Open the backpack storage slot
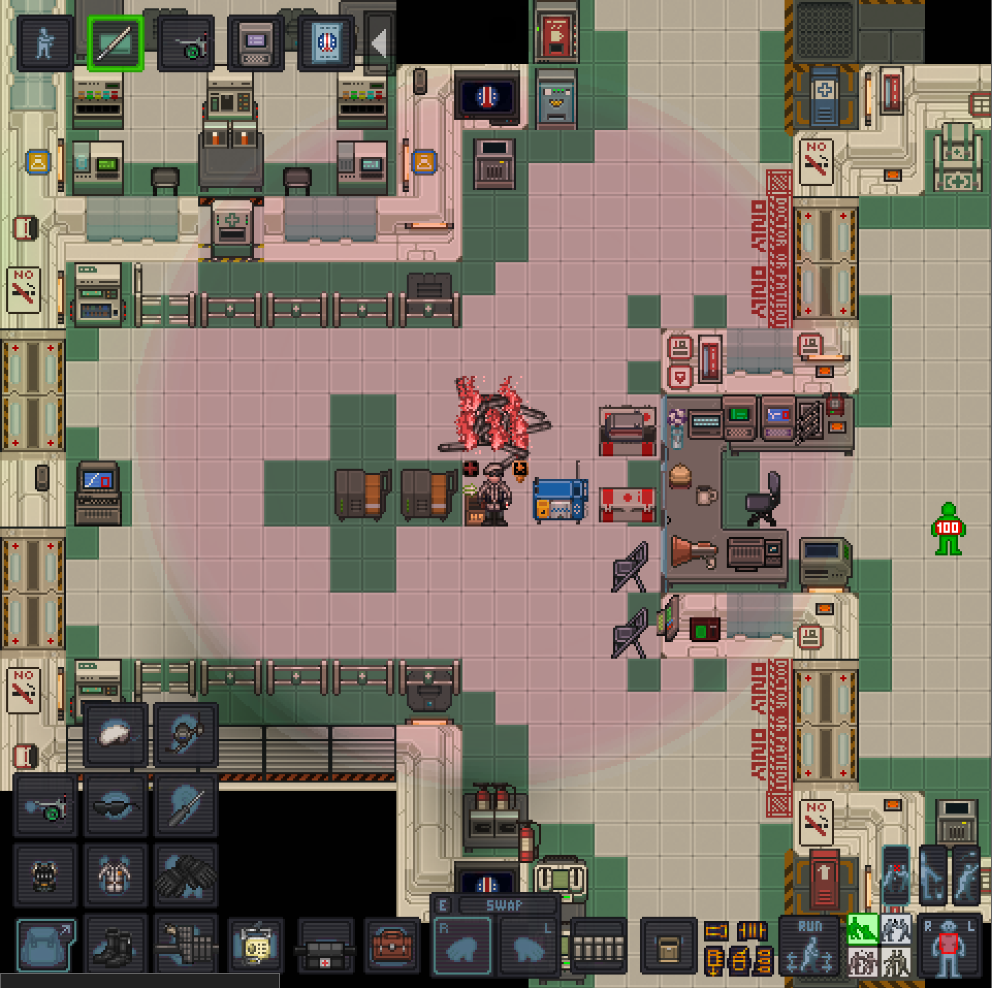 pos(45,945)
